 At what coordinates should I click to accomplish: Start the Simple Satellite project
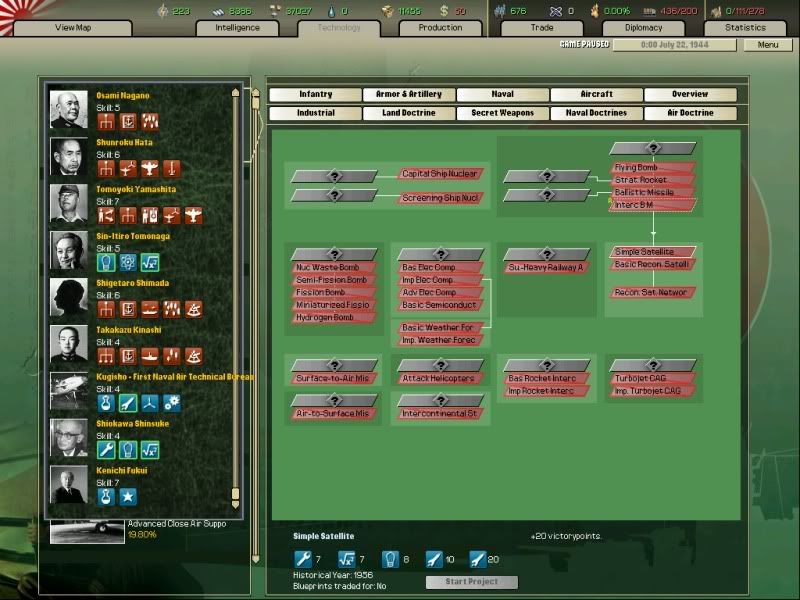click(x=471, y=582)
